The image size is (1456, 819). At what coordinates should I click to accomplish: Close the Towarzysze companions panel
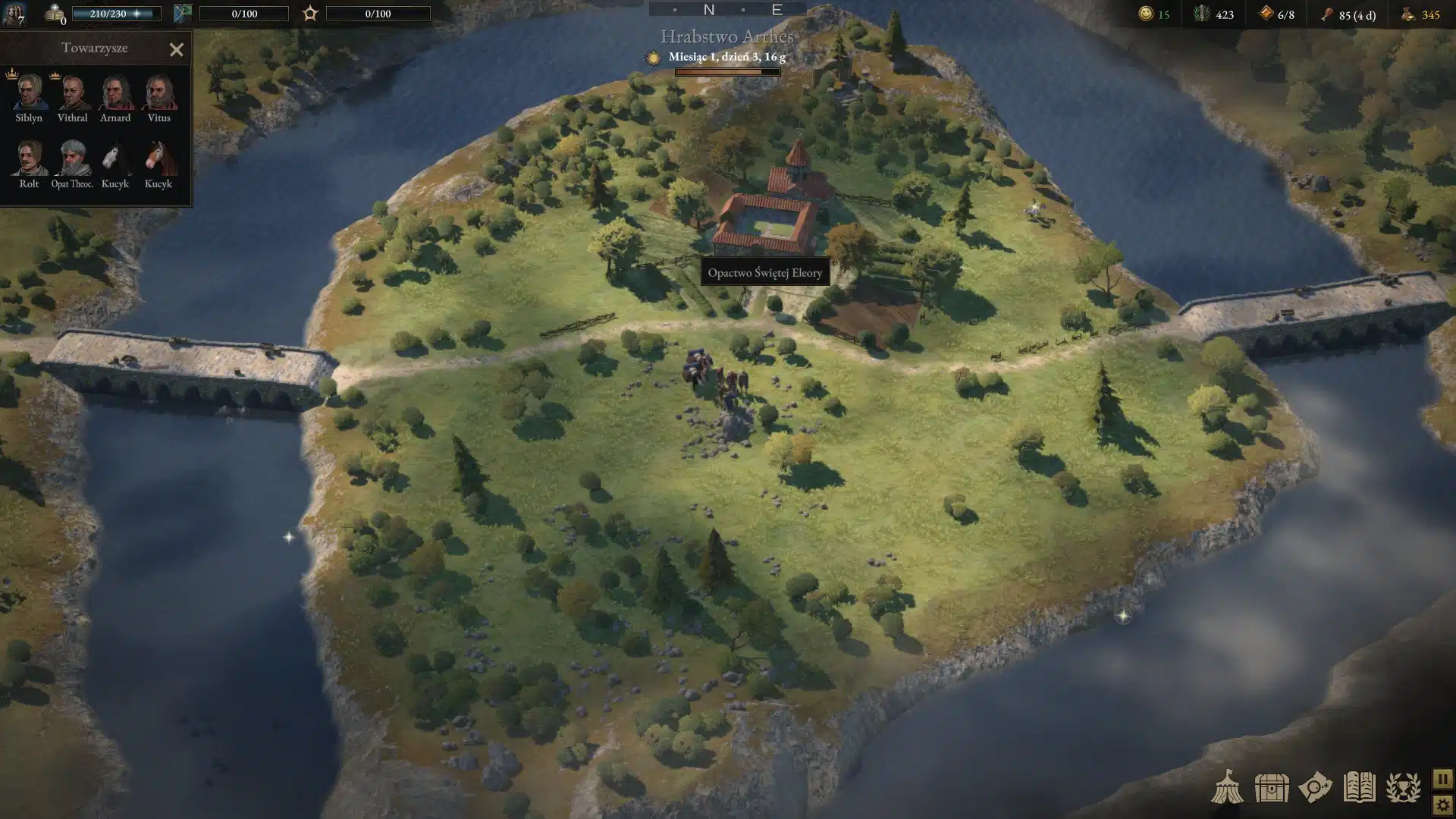tap(176, 50)
